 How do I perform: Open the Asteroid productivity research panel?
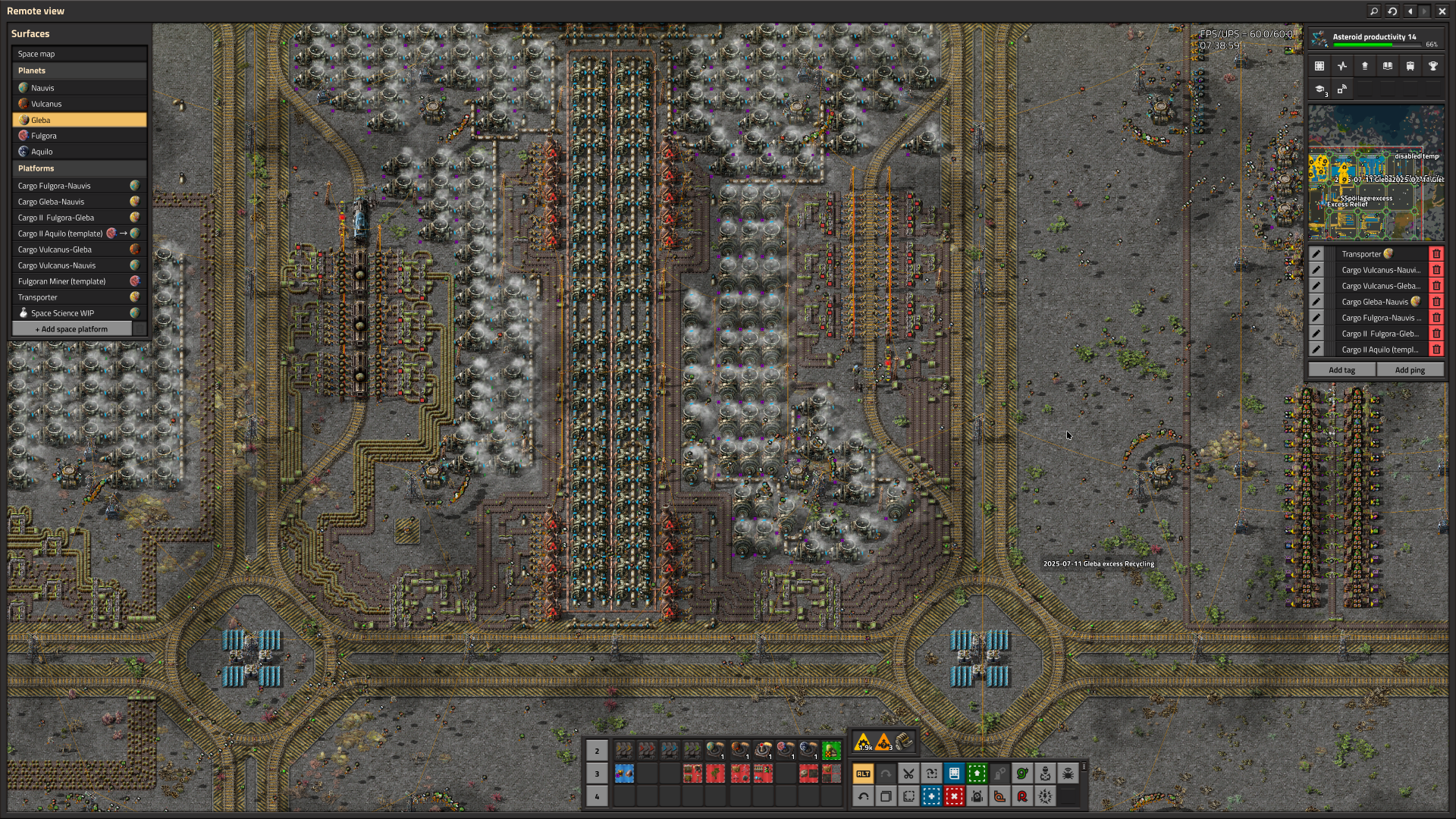coord(1376,39)
